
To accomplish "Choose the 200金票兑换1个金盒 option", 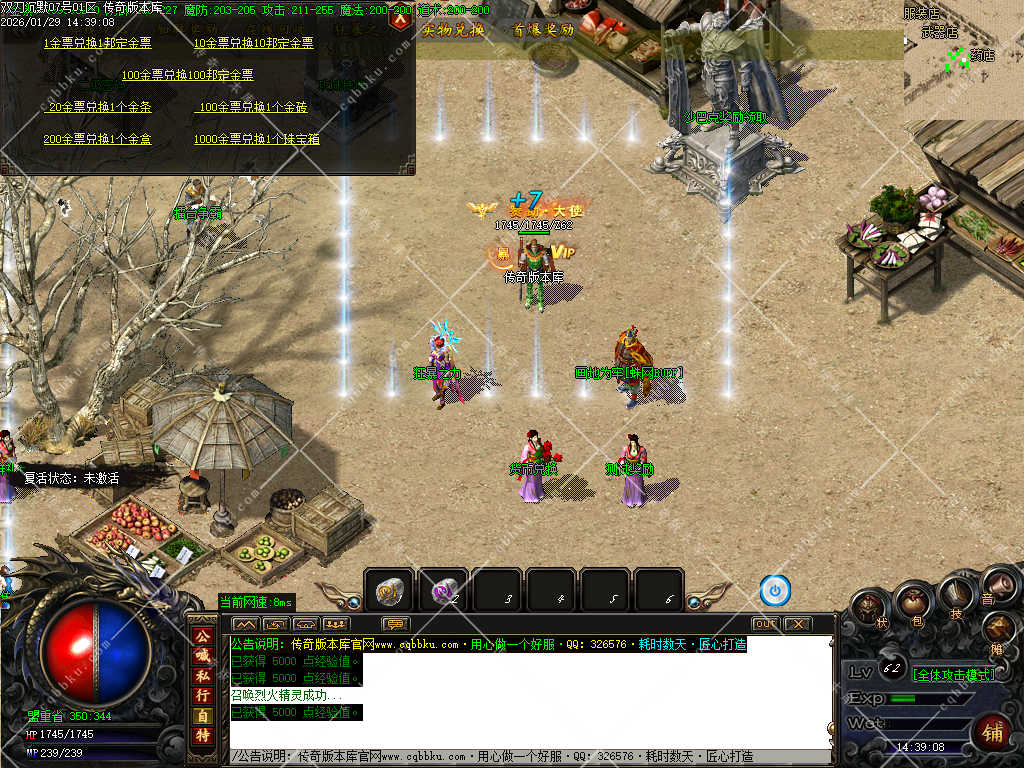I will point(98,139).
